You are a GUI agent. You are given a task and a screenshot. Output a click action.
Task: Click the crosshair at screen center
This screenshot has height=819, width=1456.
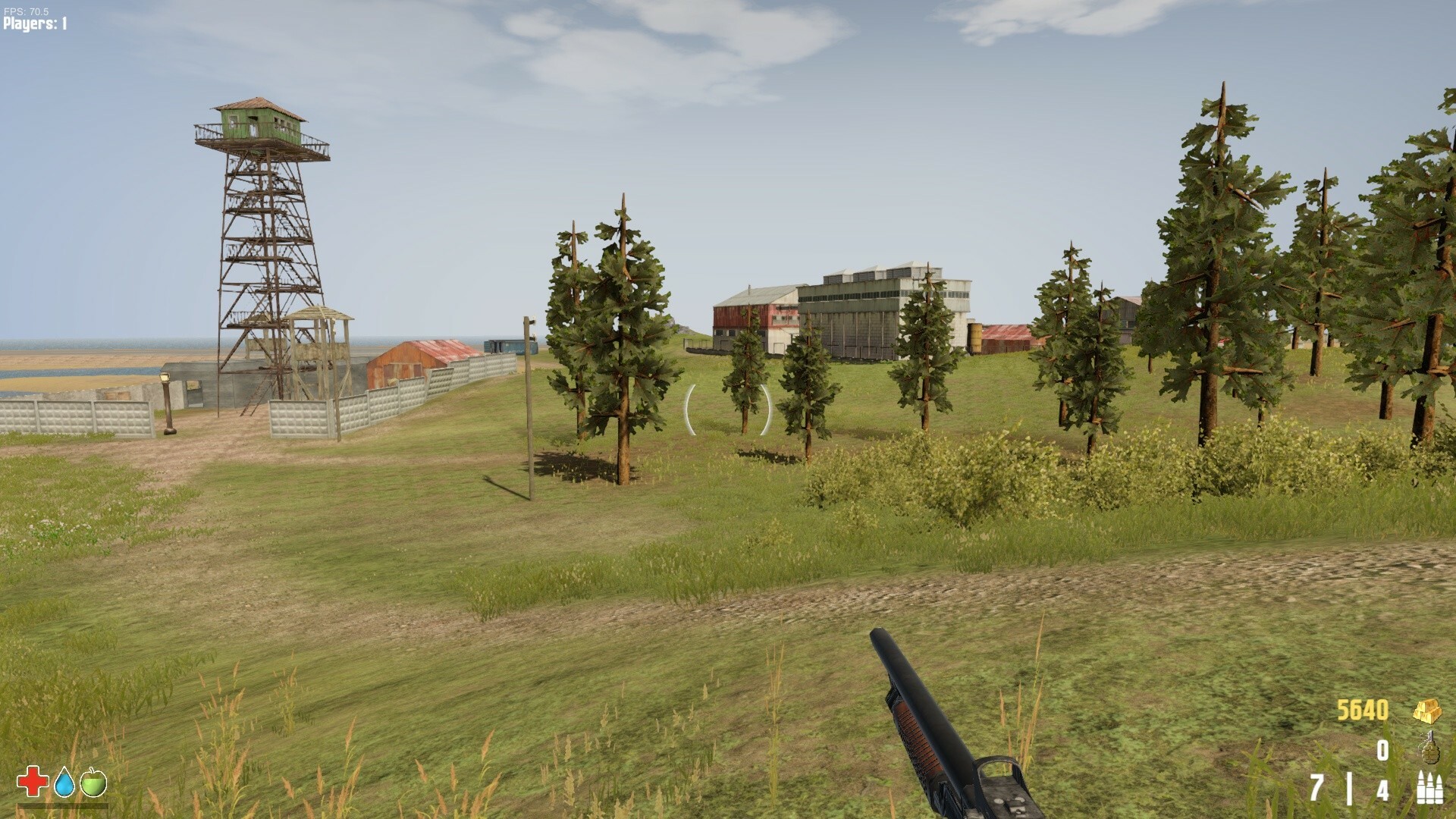pos(728,409)
